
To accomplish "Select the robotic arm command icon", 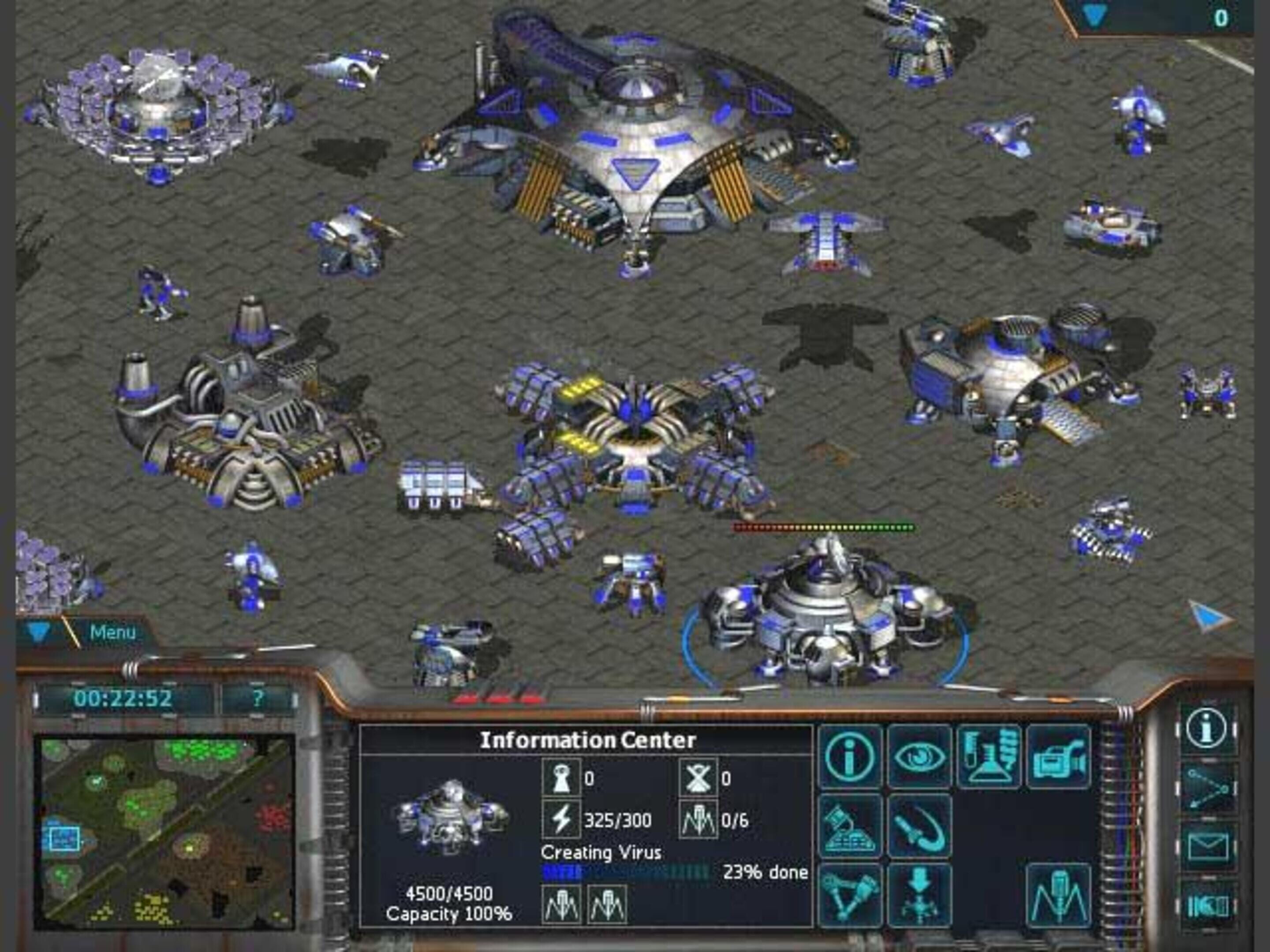I will click(850, 896).
